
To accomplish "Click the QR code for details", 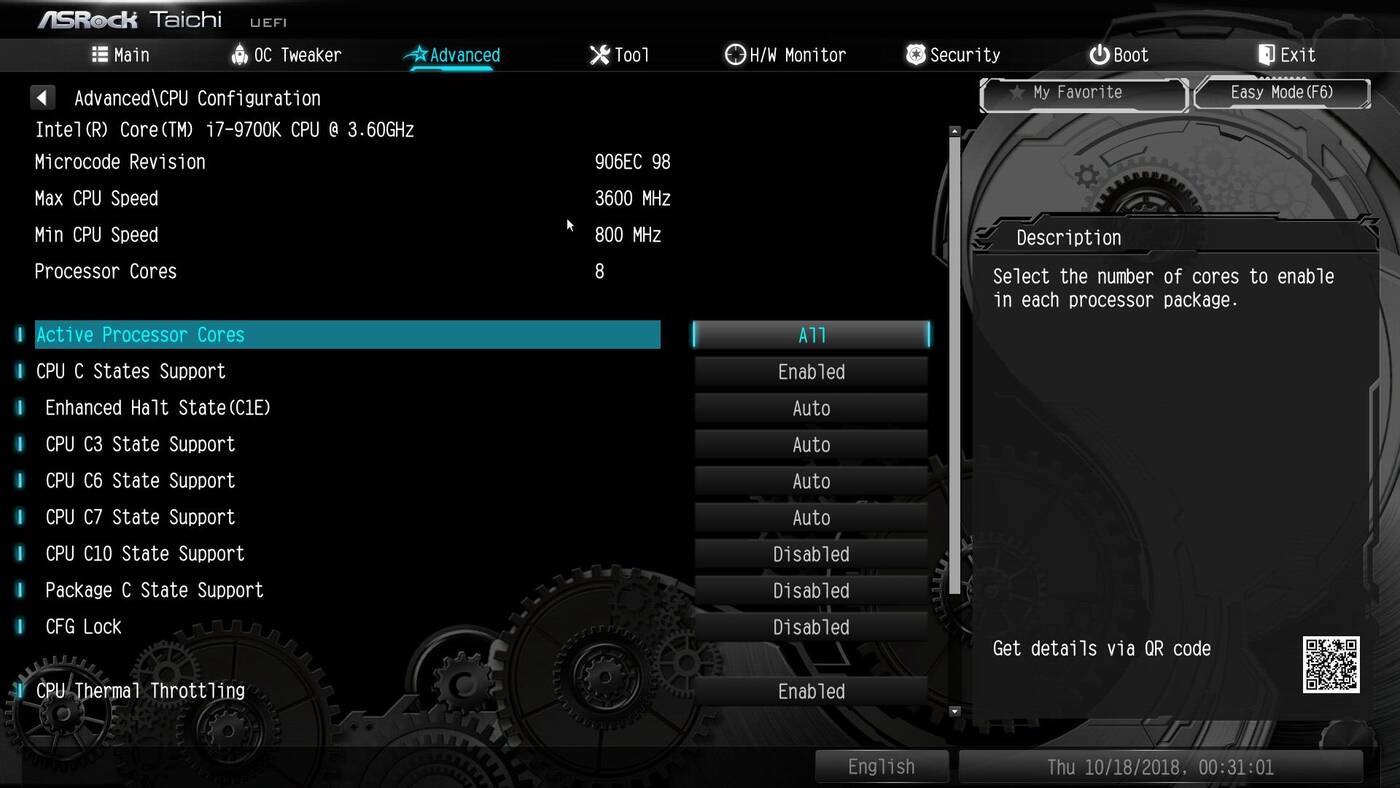I will coord(1330,664).
